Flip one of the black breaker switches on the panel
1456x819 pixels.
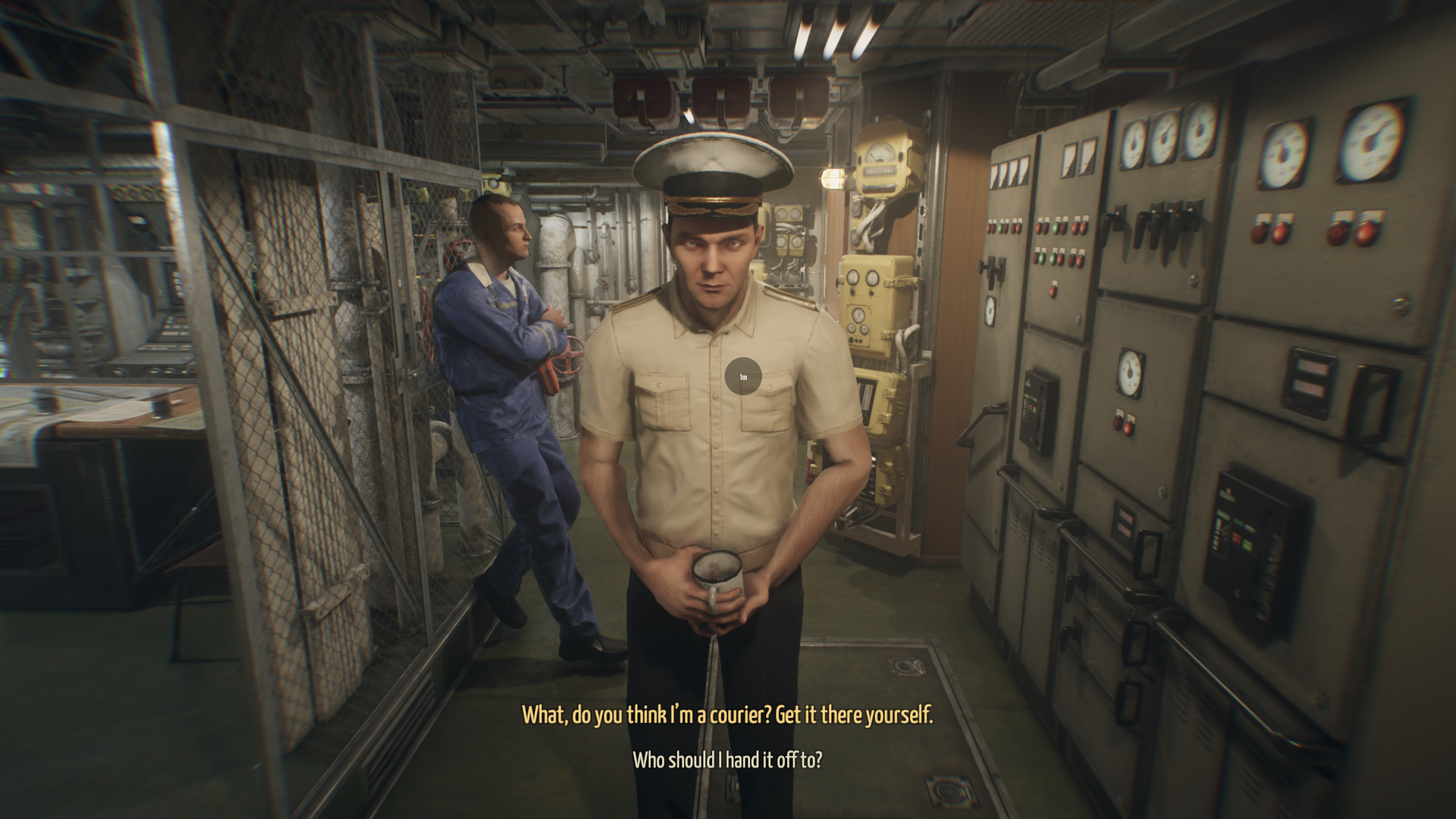[1160, 224]
